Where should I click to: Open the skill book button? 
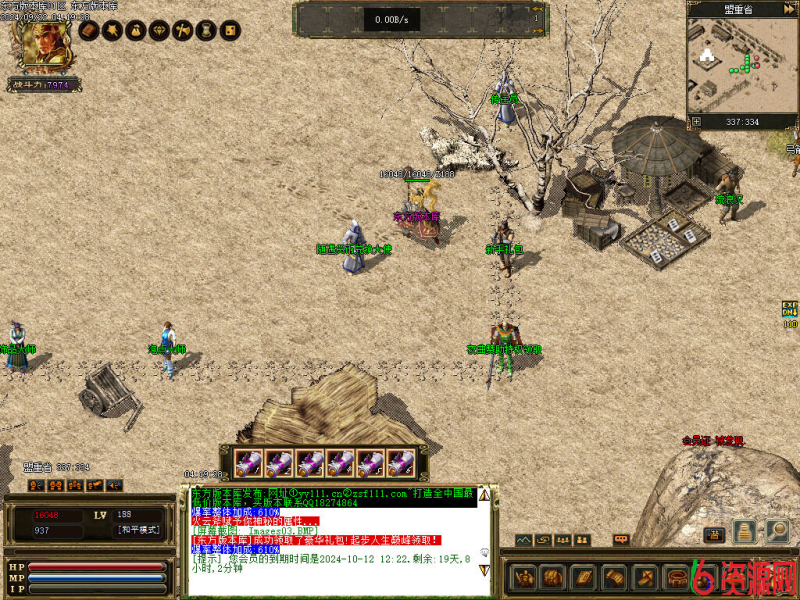[x=582, y=578]
